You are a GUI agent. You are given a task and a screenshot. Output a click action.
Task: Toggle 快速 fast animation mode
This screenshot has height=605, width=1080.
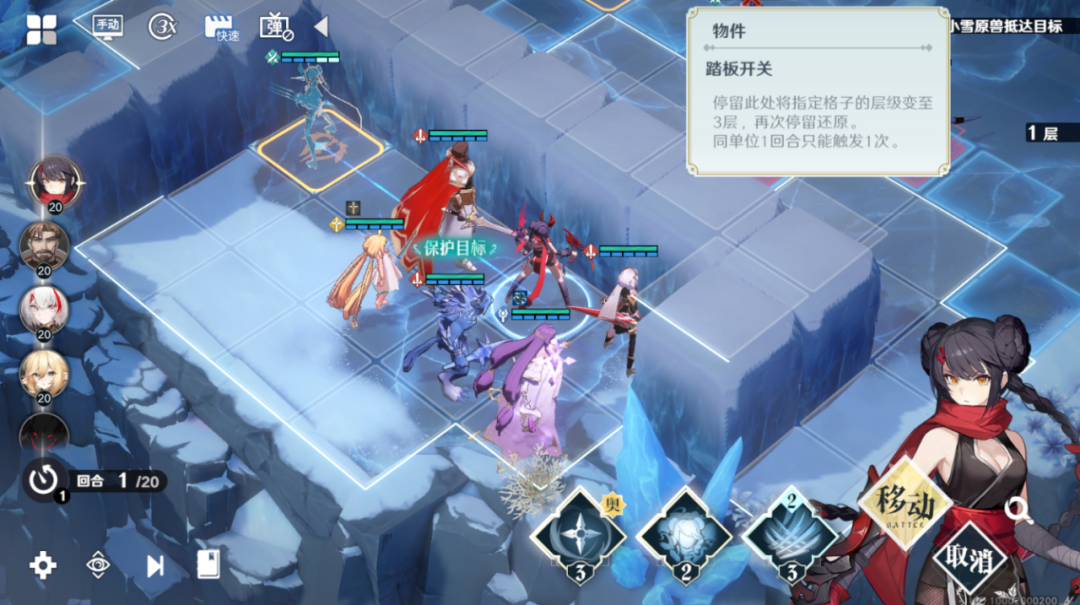[221, 28]
